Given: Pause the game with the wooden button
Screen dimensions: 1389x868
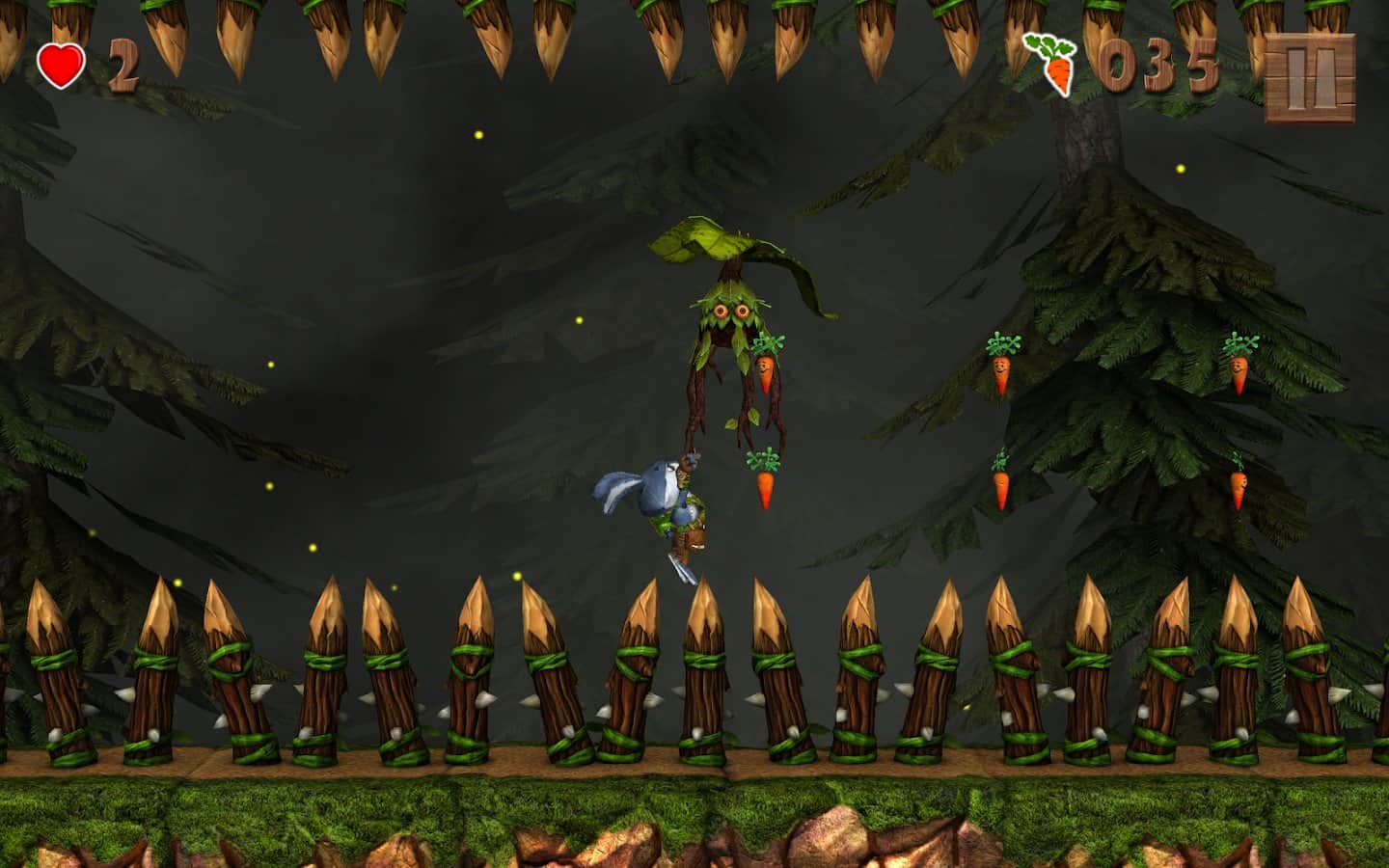Looking at the screenshot, I should 1310,78.
